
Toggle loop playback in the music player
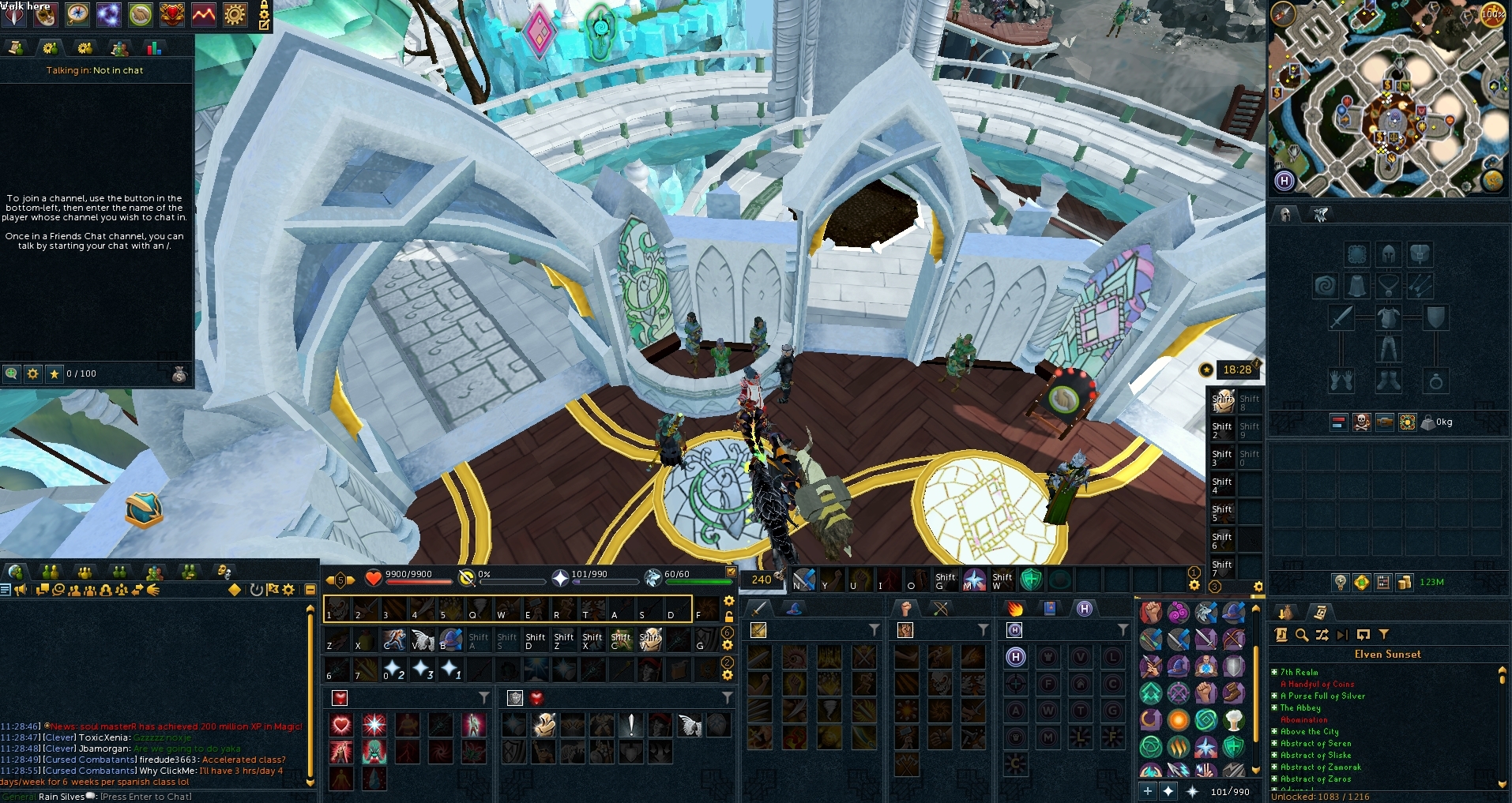point(1363,634)
